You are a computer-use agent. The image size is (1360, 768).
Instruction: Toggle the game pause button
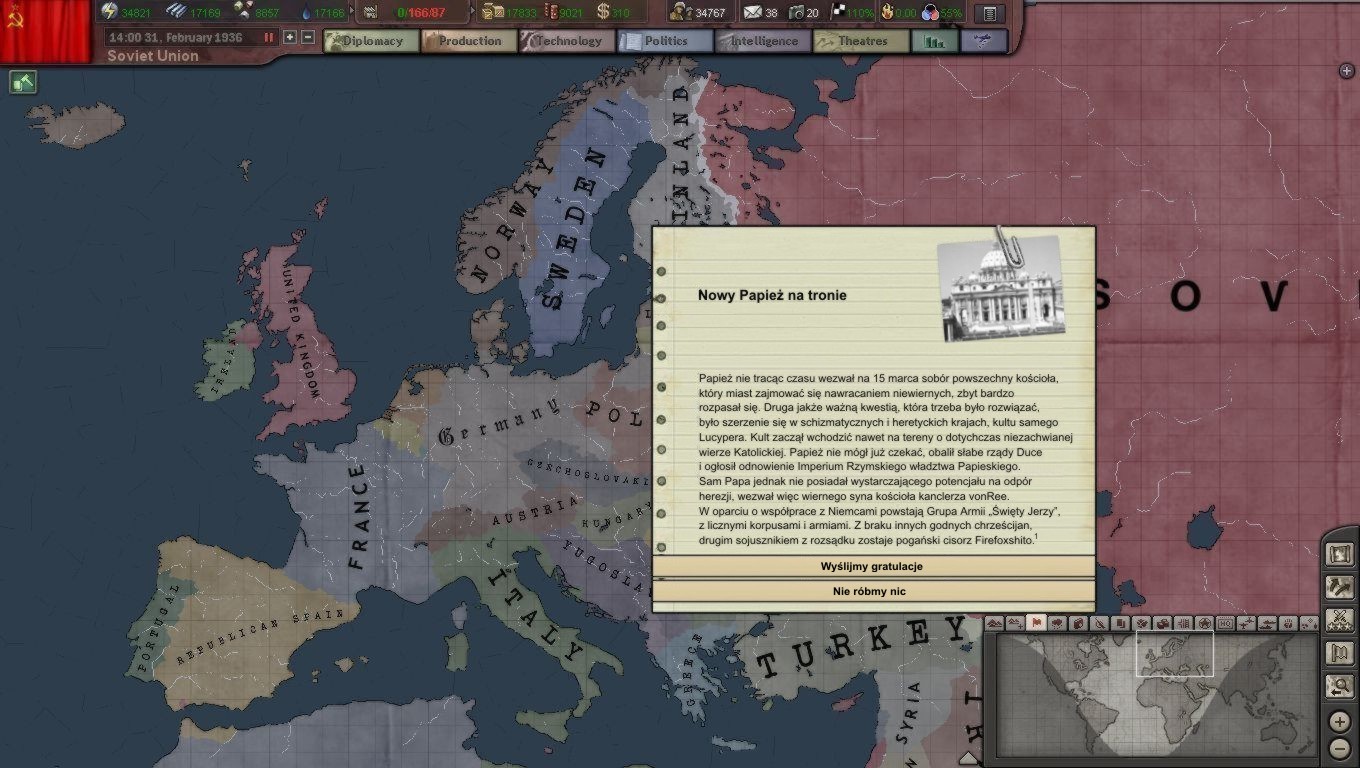pyautogui.click(x=269, y=37)
